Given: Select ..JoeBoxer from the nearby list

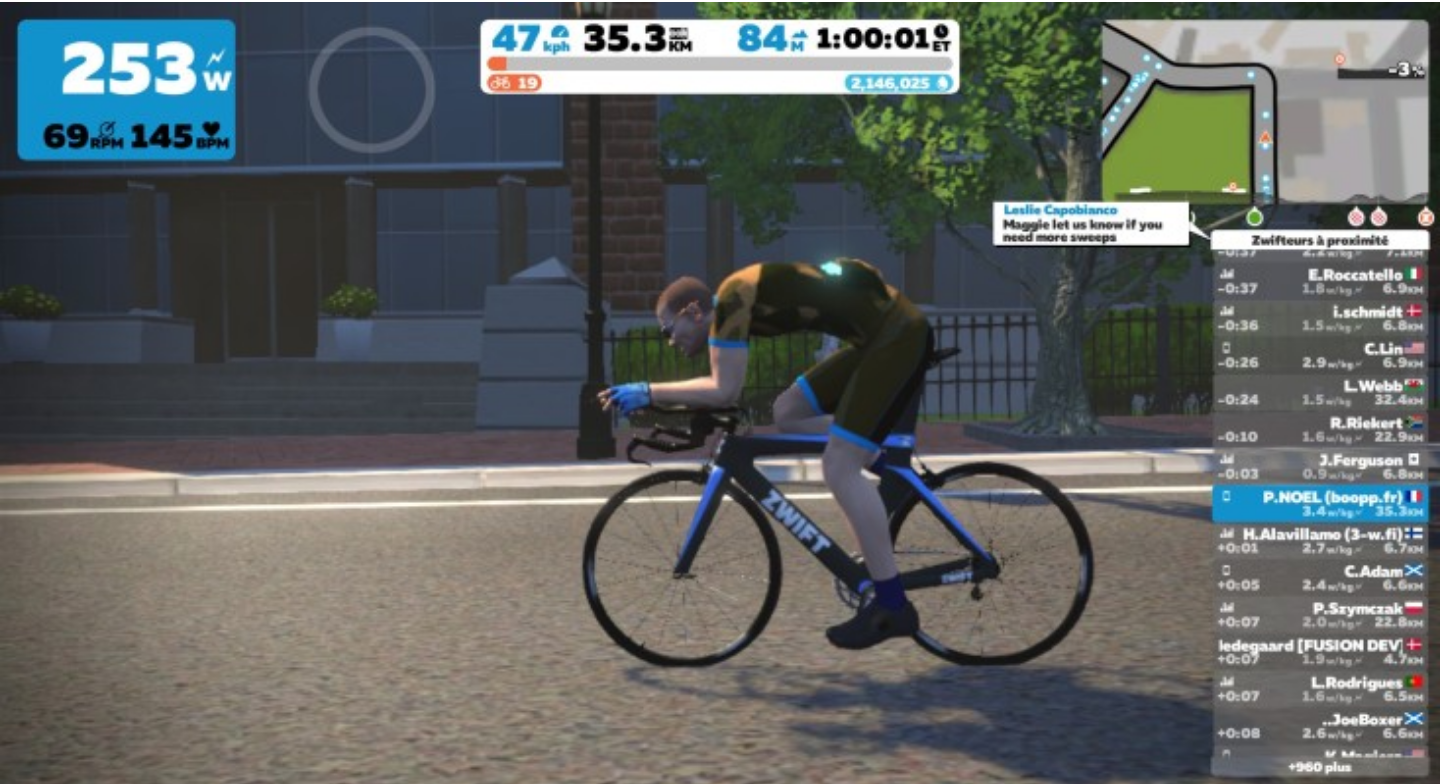Looking at the screenshot, I should point(1320,725).
